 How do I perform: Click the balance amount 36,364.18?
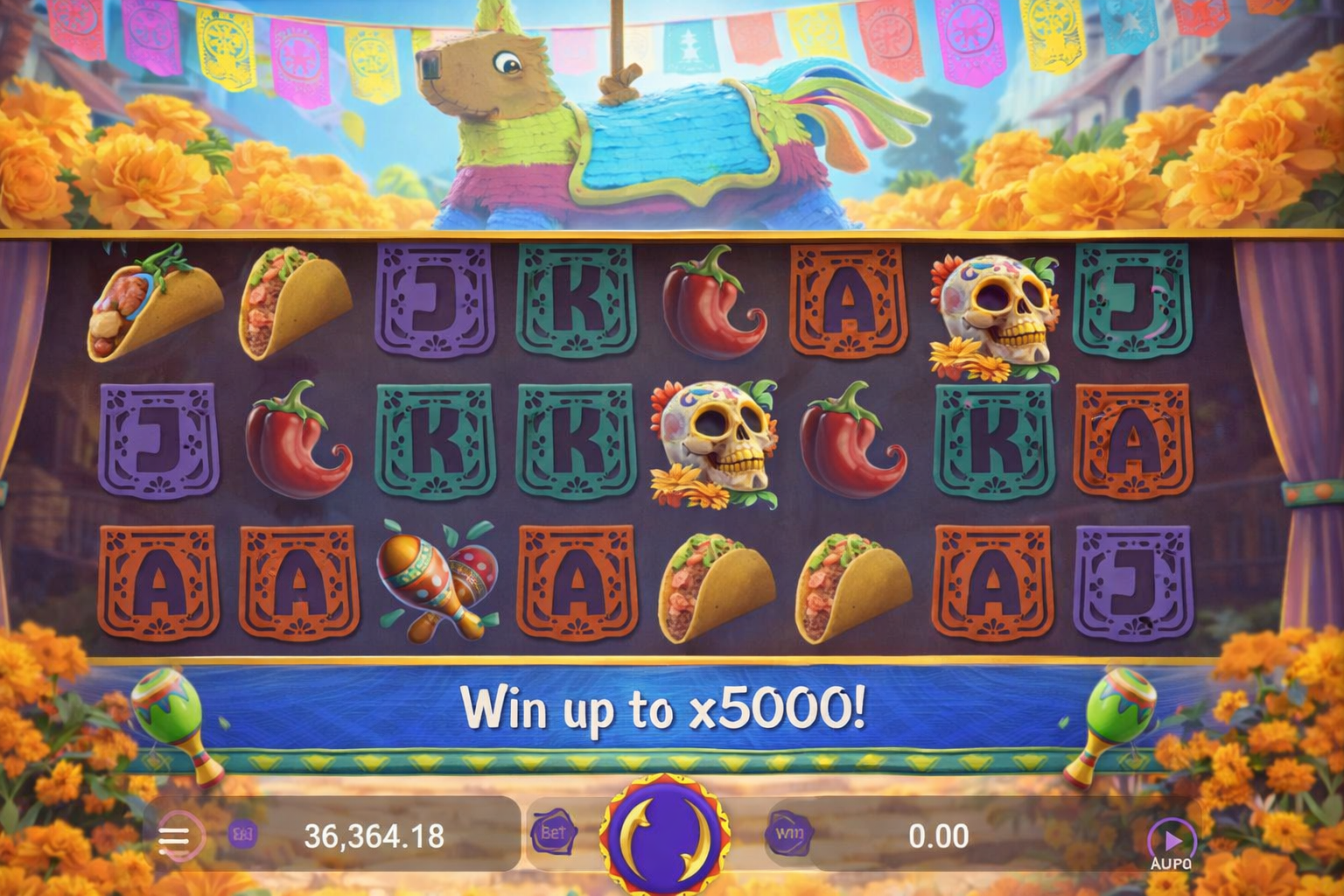(x=376, y=836)
